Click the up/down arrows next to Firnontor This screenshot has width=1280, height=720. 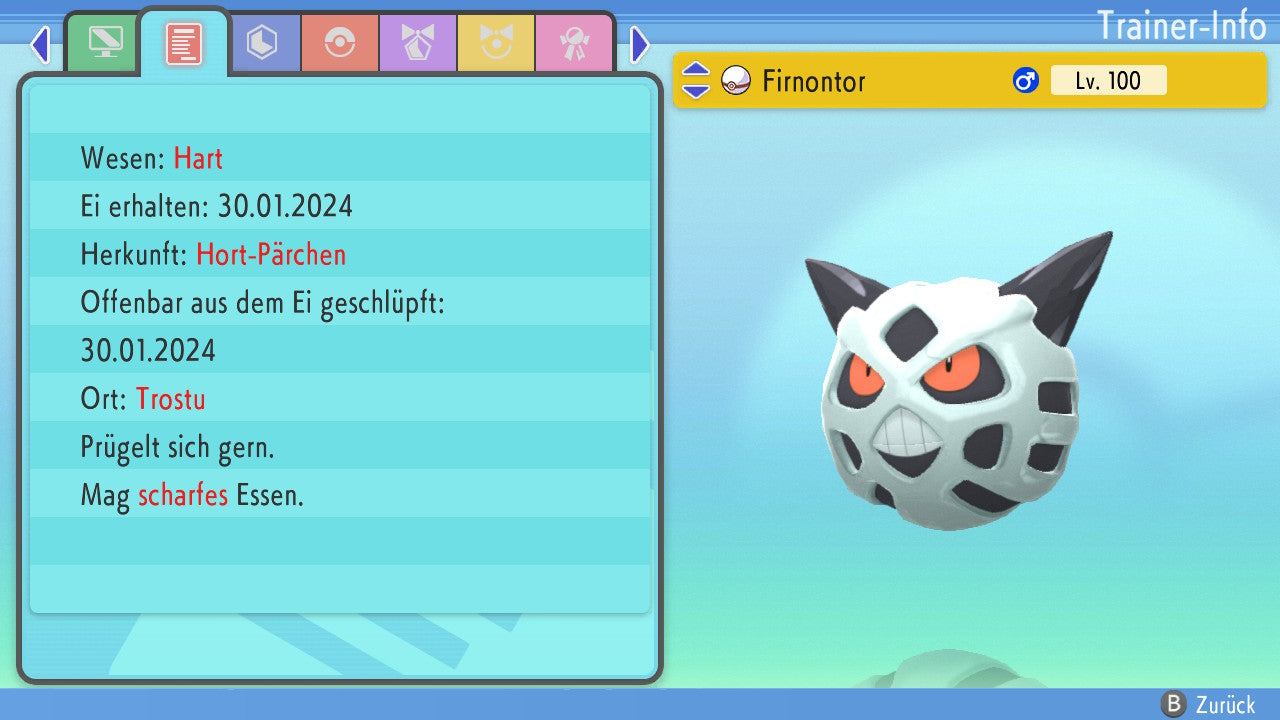coord(696,81)
